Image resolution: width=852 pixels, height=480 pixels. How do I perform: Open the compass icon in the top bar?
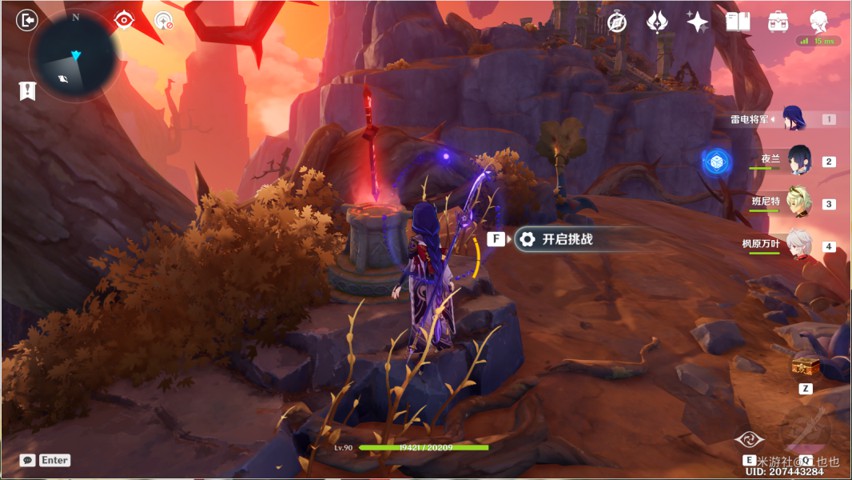pyautogui.click(x=617, y=21)
